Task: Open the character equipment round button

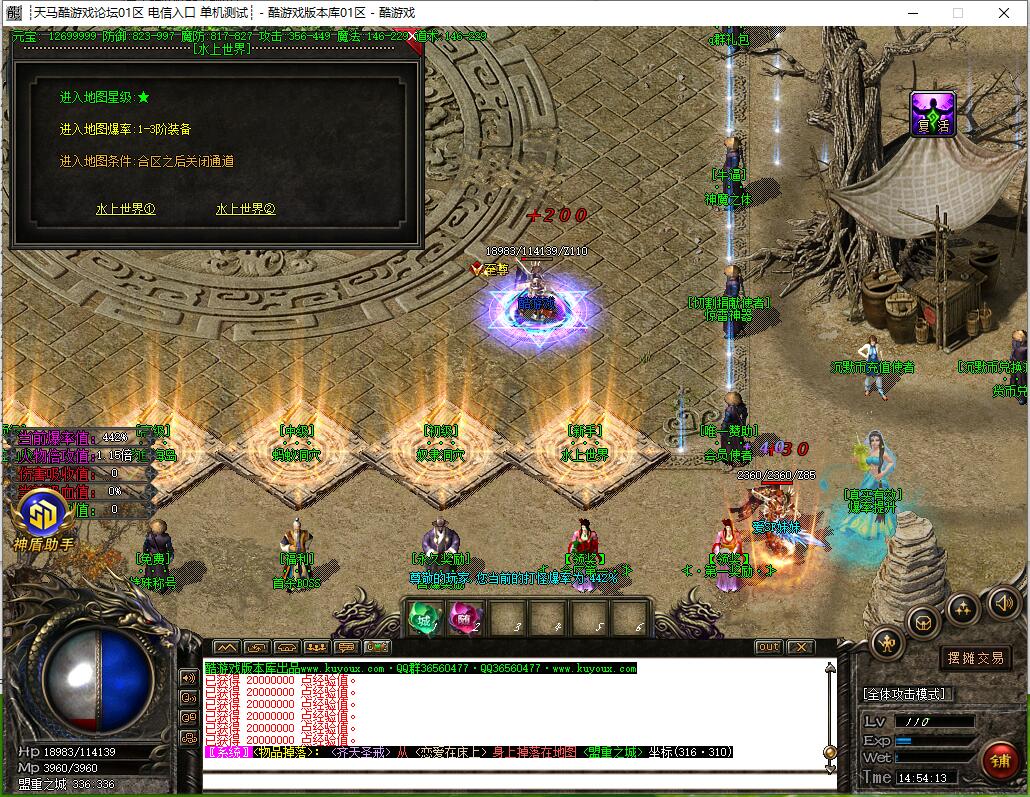Action: (x=887, y=643)
